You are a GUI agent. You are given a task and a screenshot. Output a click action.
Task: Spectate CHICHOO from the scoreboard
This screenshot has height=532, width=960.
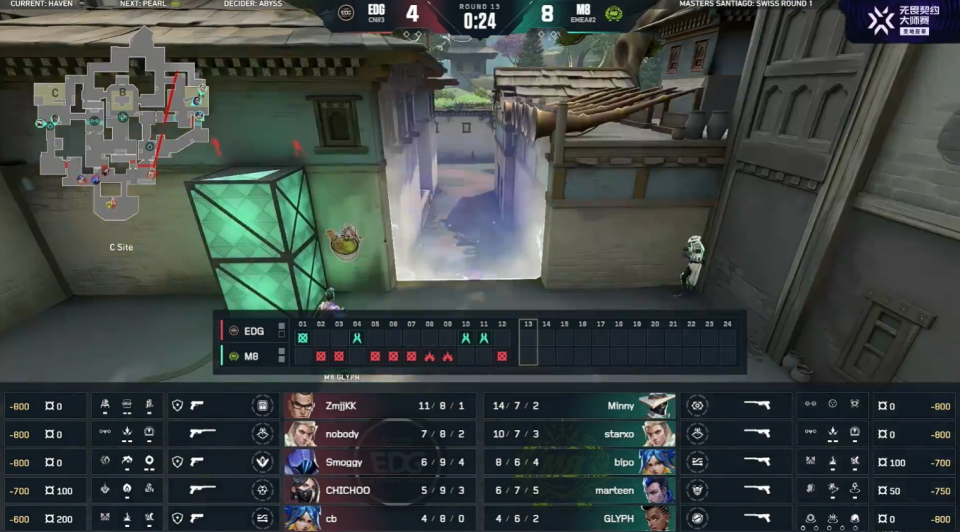[x=379, y=491]
